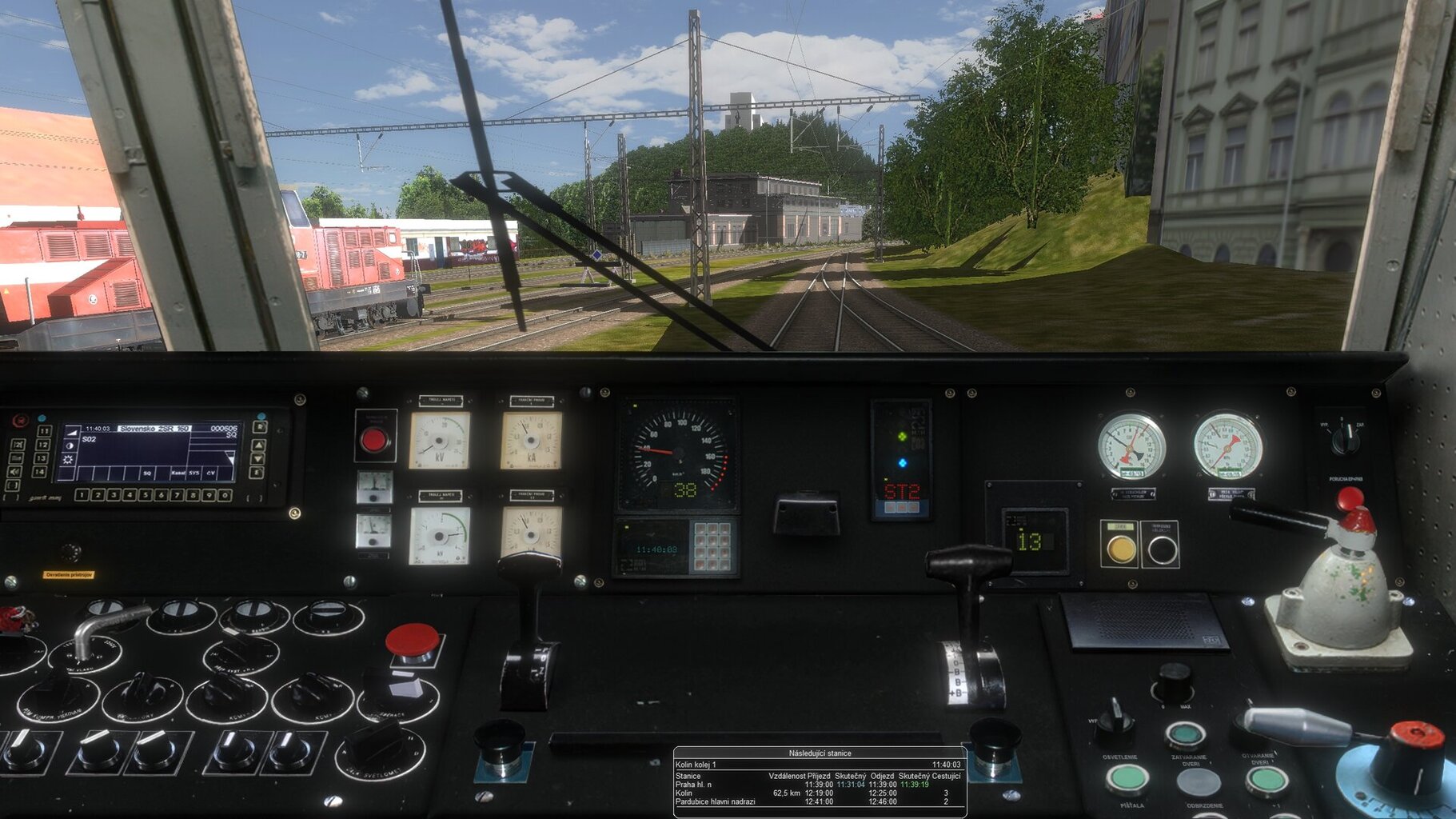Push the yellow round button
The image size is (1456, 819).
(x=1119, y=549)
